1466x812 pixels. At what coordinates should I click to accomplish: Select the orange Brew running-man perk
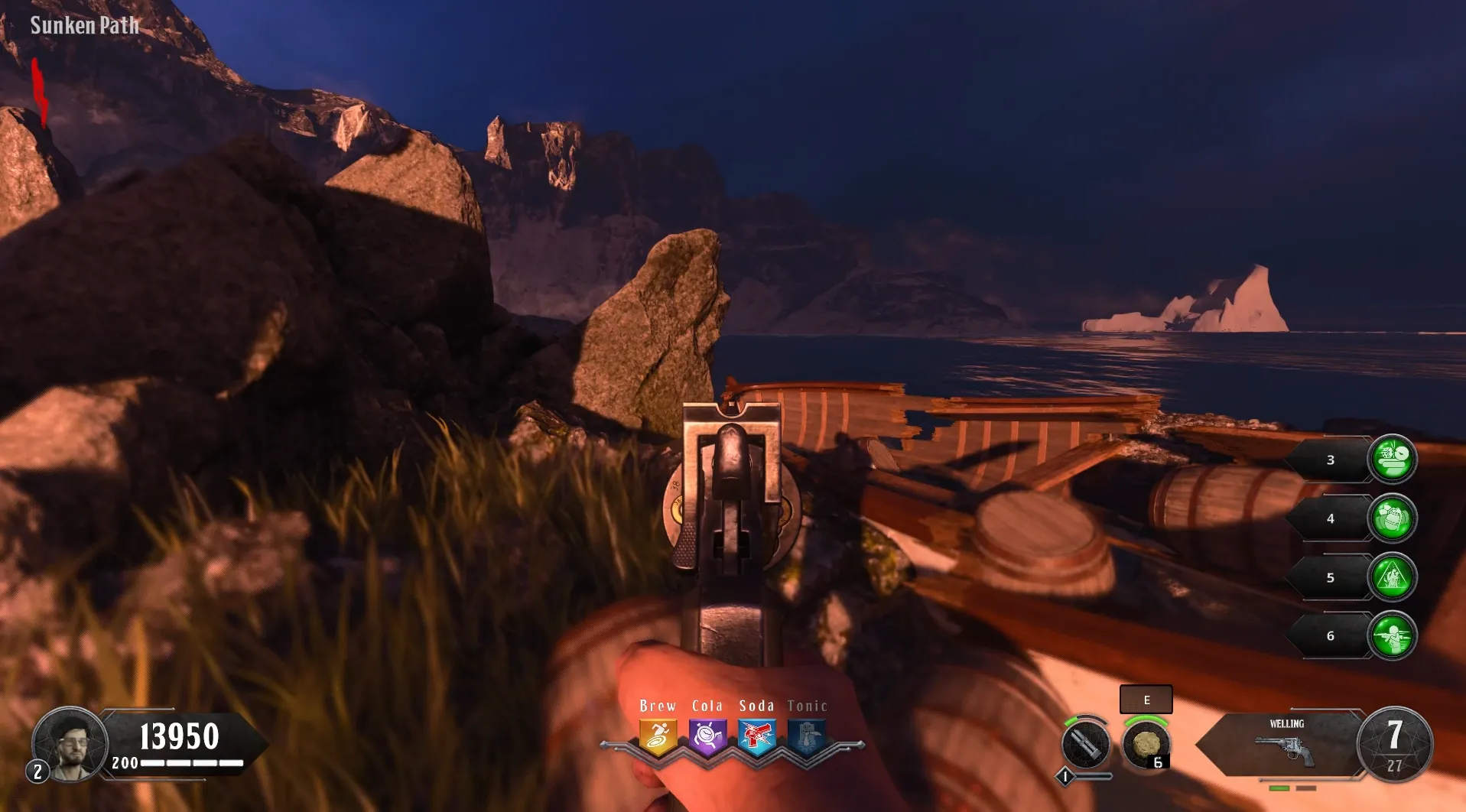(x=658, y=737)
